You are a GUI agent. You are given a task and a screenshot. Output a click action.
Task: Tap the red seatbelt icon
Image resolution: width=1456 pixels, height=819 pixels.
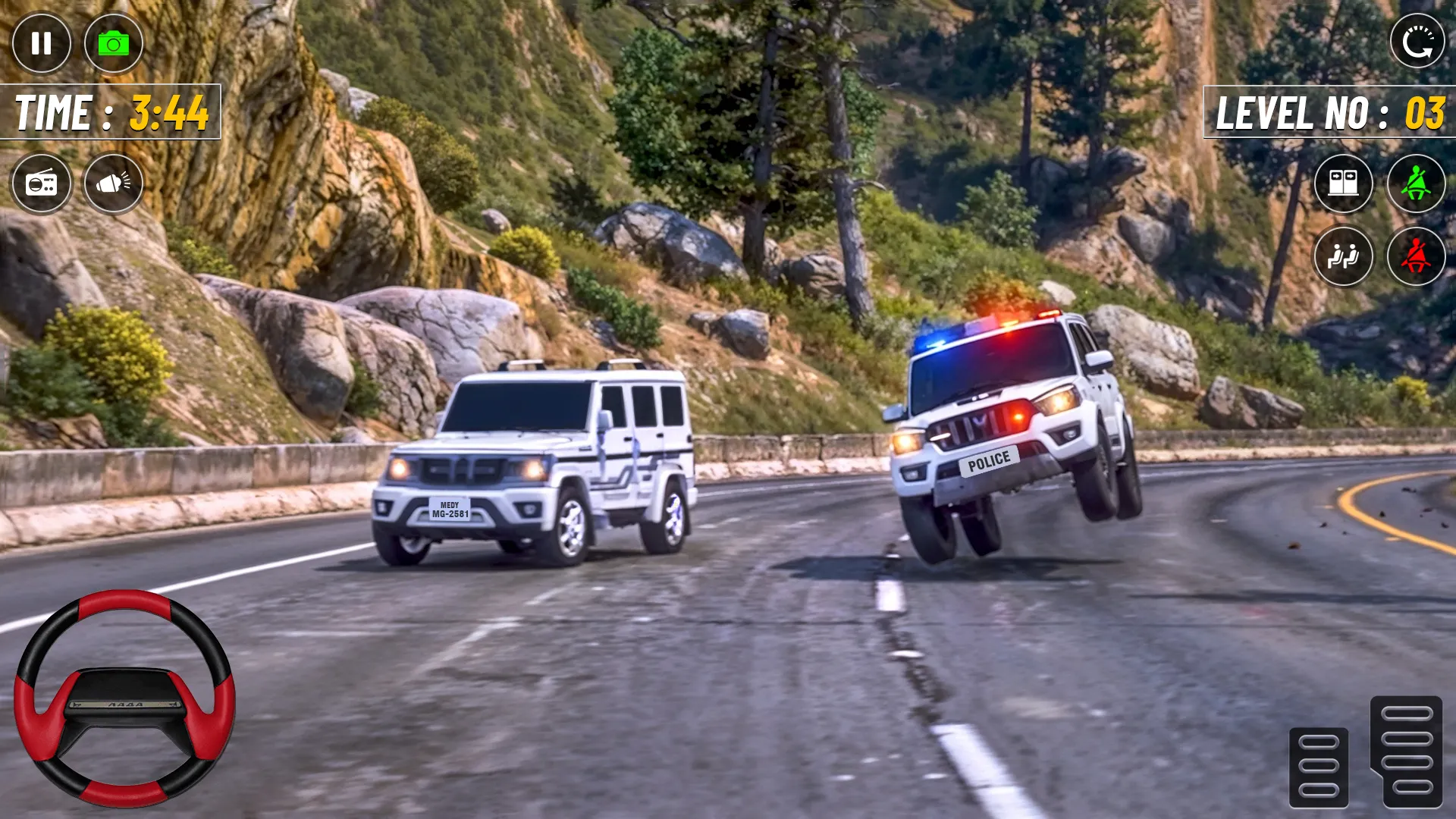tap(1416, 256)
